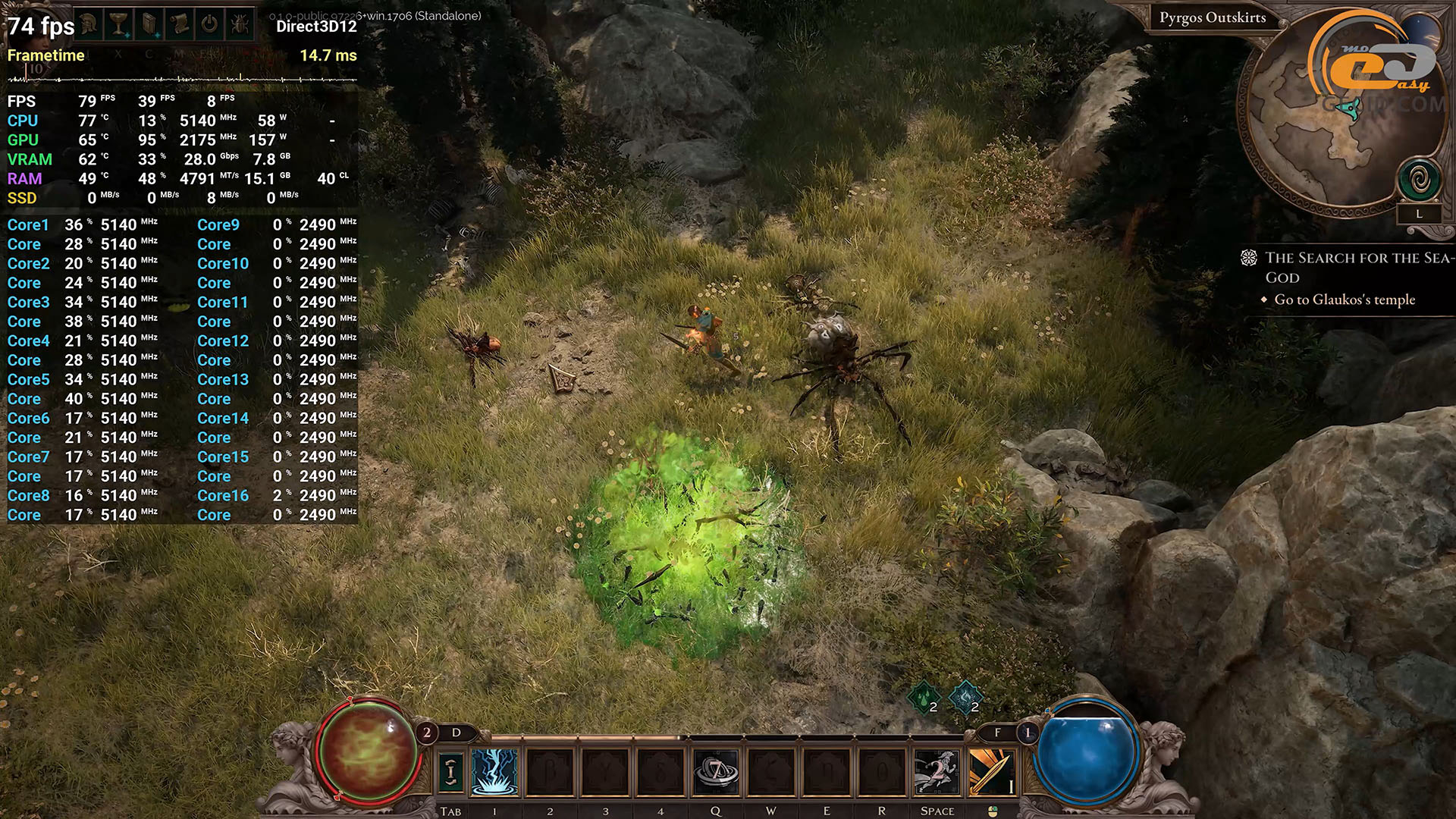This screenshot has height=819, width=1456.
Task: Open the book menu icon
Action: 149,24
